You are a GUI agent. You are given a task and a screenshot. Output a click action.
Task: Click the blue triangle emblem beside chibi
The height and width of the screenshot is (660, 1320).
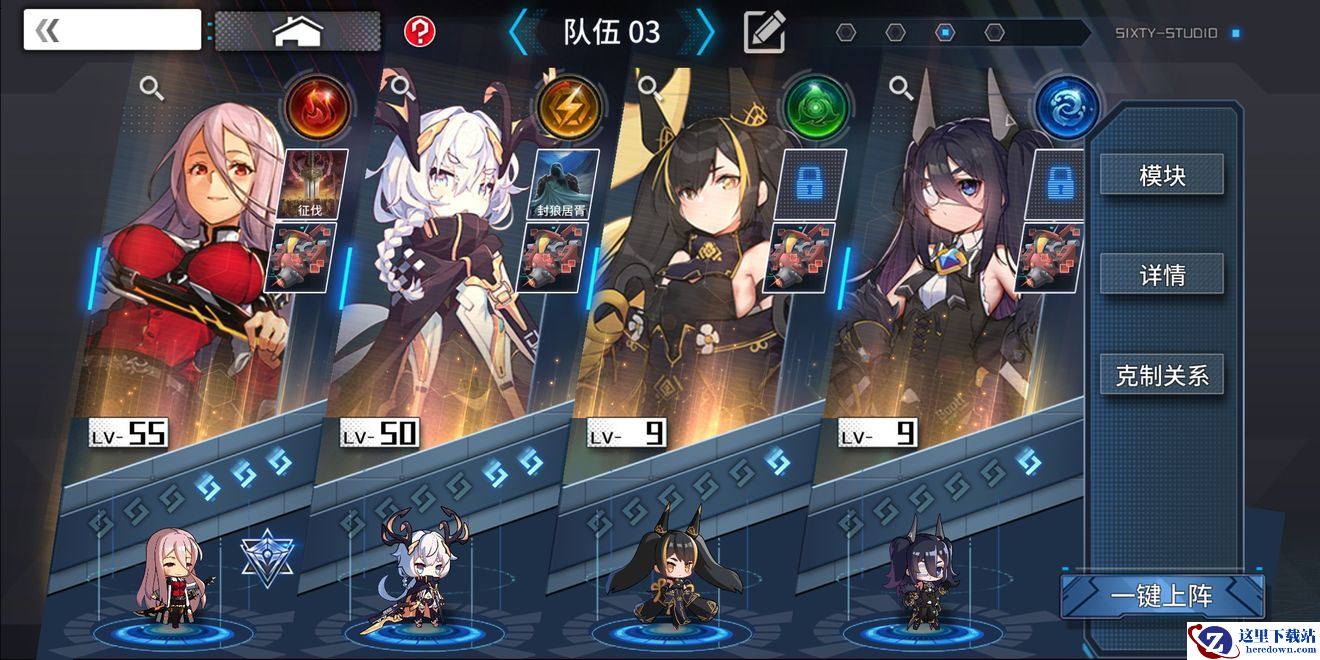[267, 557]
